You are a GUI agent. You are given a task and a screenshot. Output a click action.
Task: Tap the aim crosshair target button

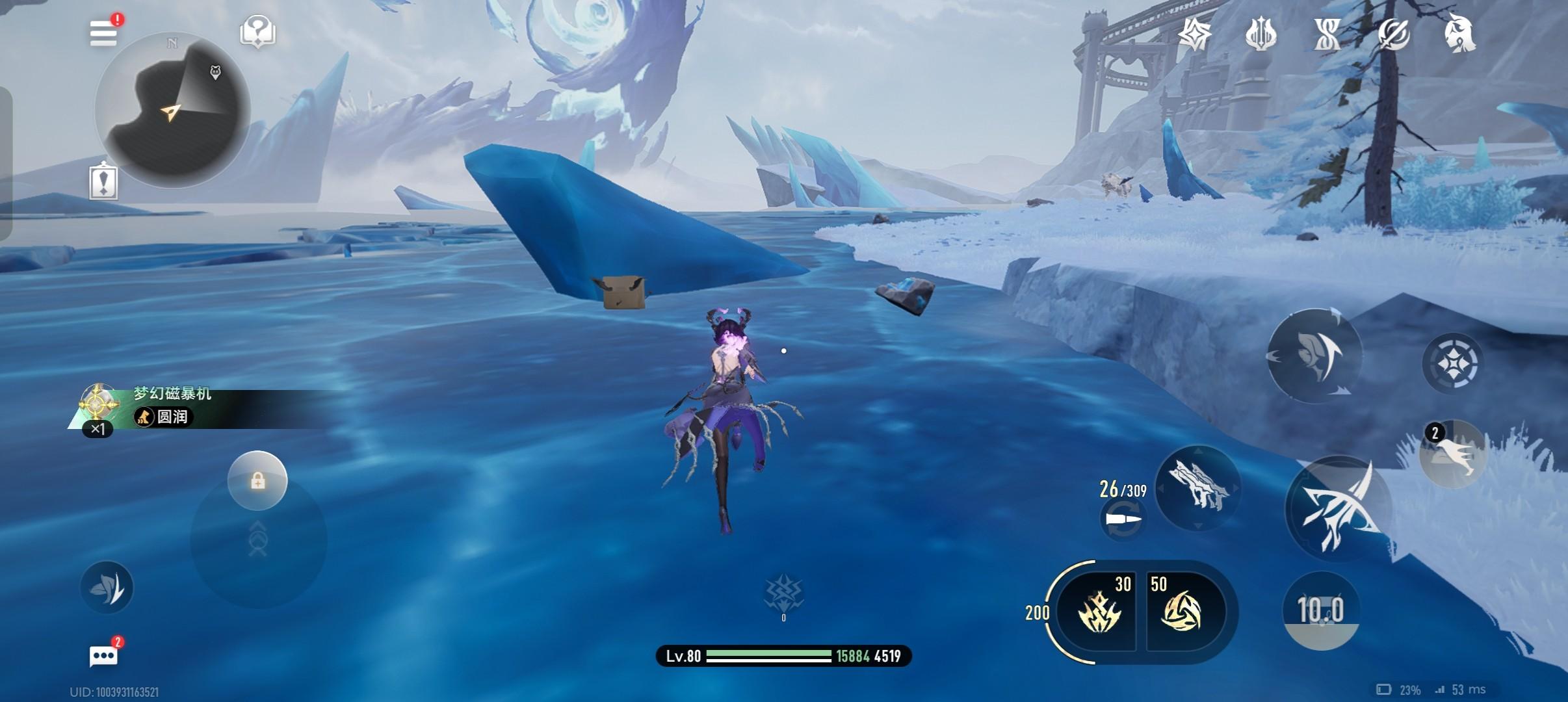point(1452,363)
